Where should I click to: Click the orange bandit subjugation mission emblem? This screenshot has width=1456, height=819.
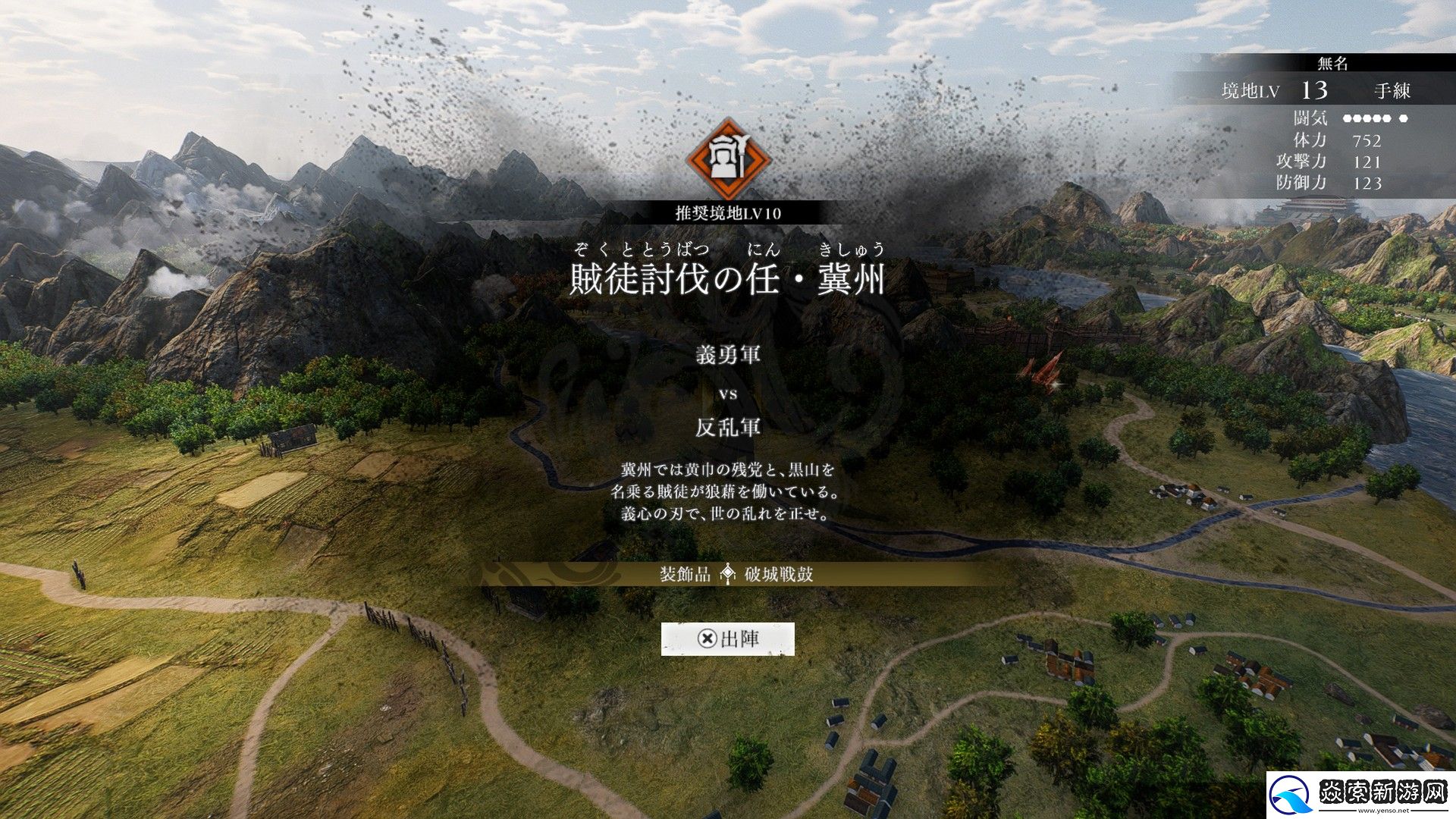point(728,162)
